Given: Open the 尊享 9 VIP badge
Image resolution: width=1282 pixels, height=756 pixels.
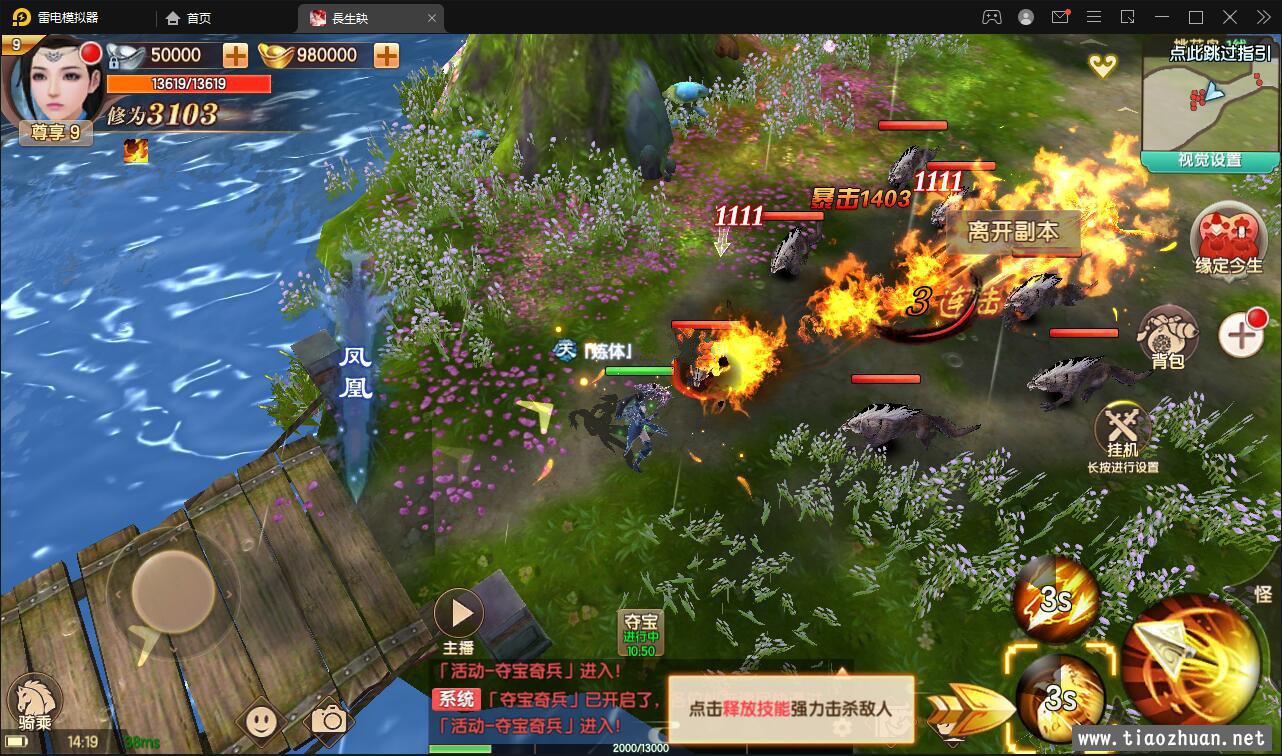Looking at the screenshot, I should tap(56, 132).
